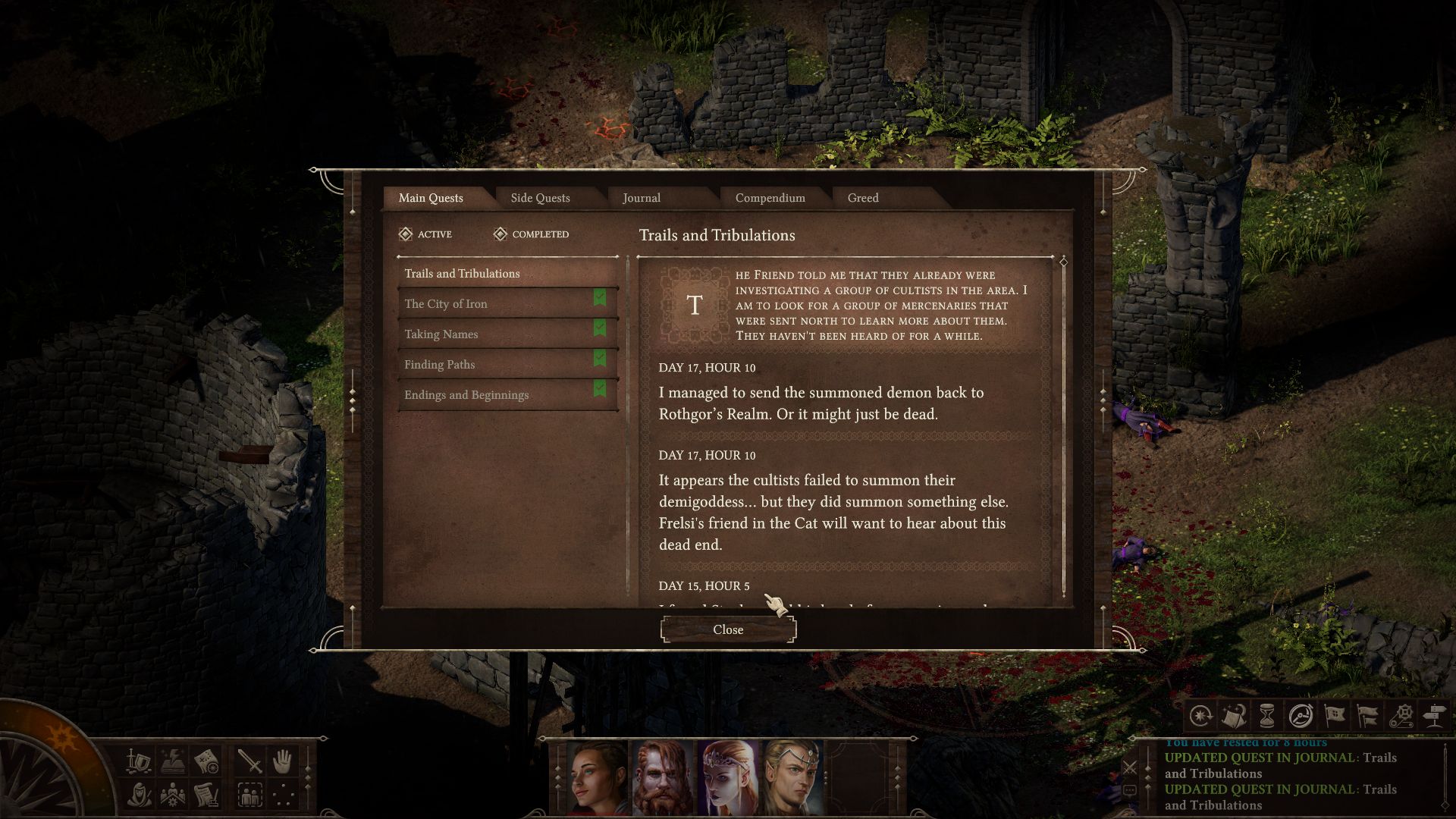Activate the open hand icon
This screenshot has width=1456, height=819.
tap(283, 761)
